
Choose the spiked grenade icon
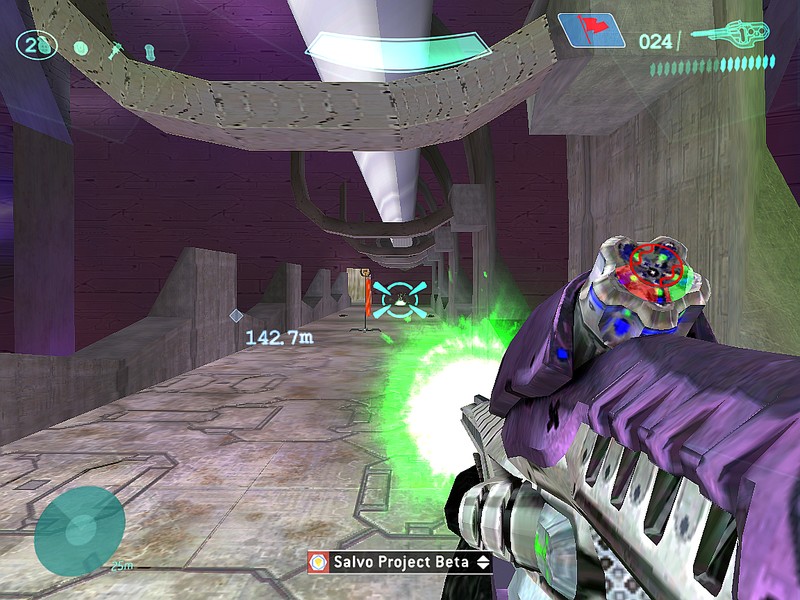(x=117, y=47)
